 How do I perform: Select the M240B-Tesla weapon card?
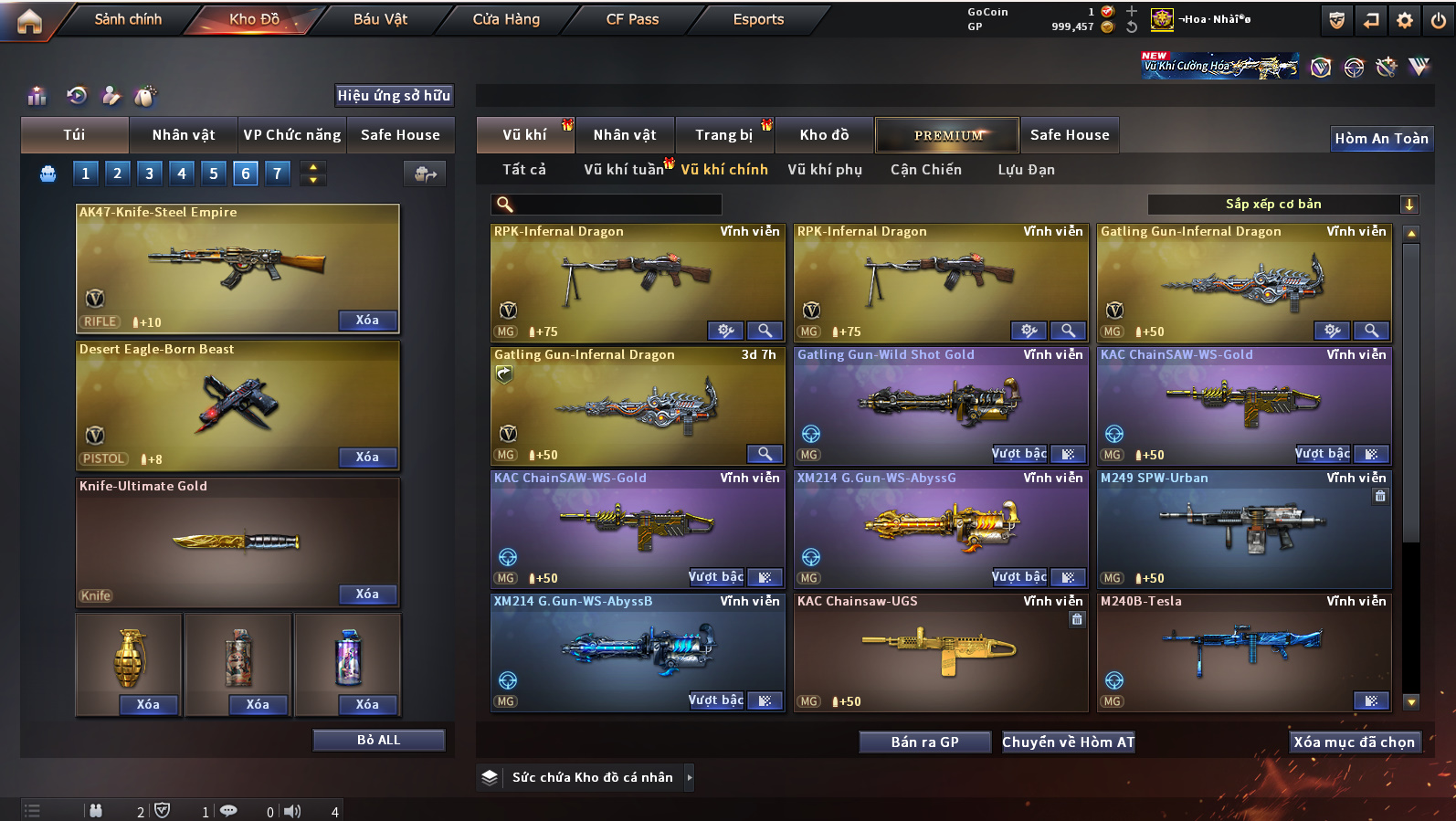pyautogui.click(x=1243, y=651)
